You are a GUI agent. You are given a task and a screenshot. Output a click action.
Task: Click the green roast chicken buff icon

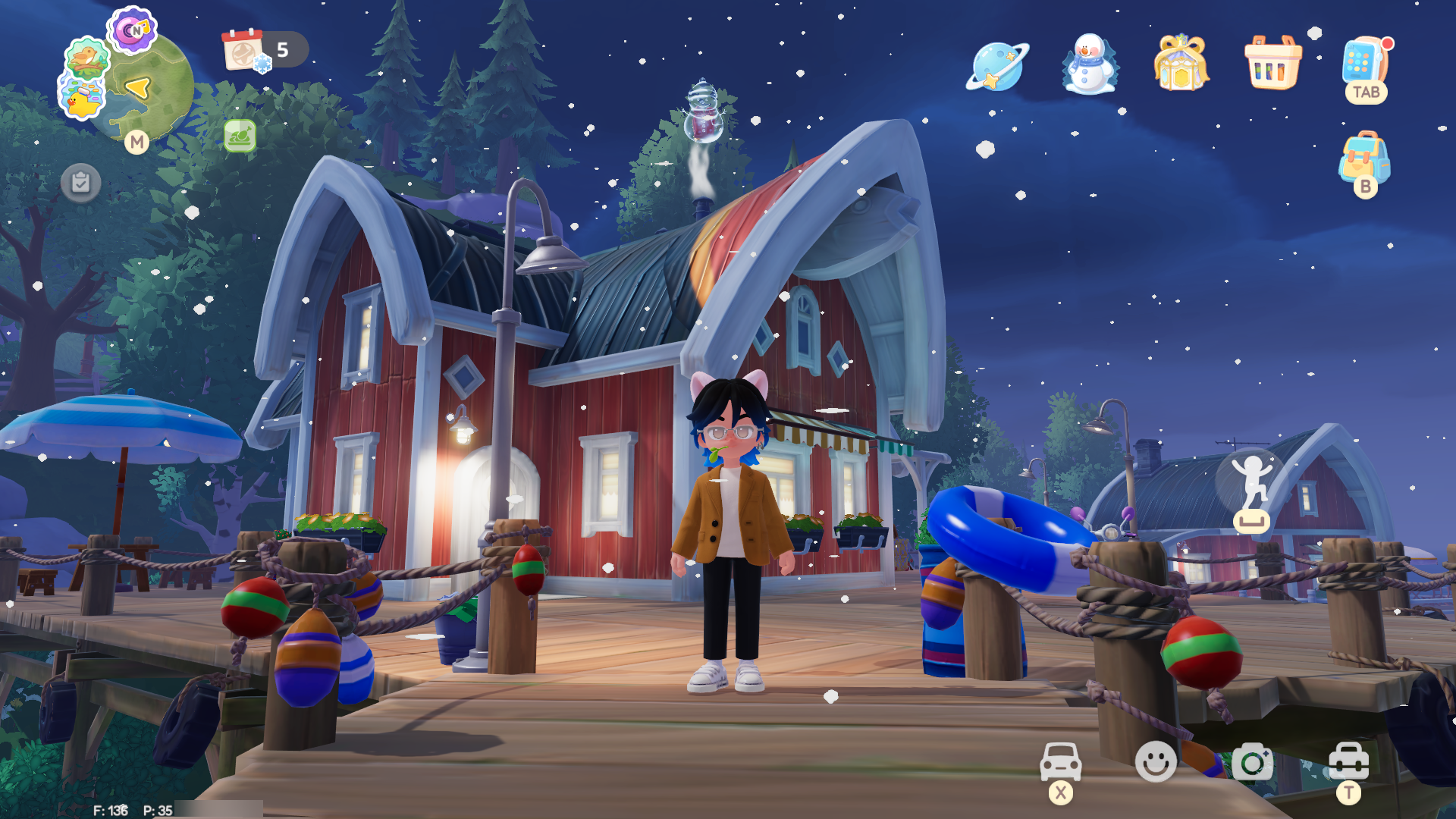tap(240, 136)
